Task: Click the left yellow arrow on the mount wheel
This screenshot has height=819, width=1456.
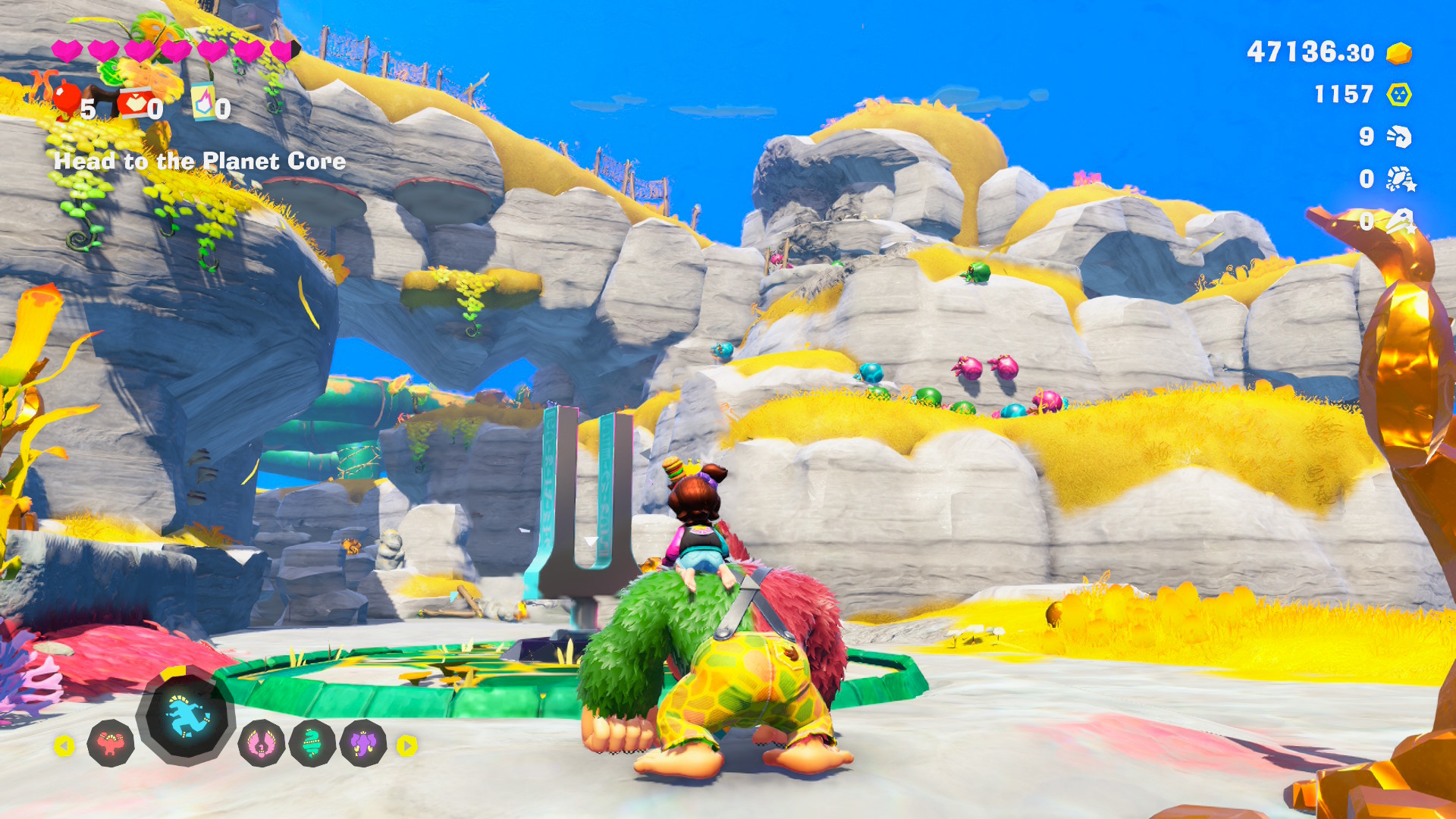Action: click(x=66, y=745)
